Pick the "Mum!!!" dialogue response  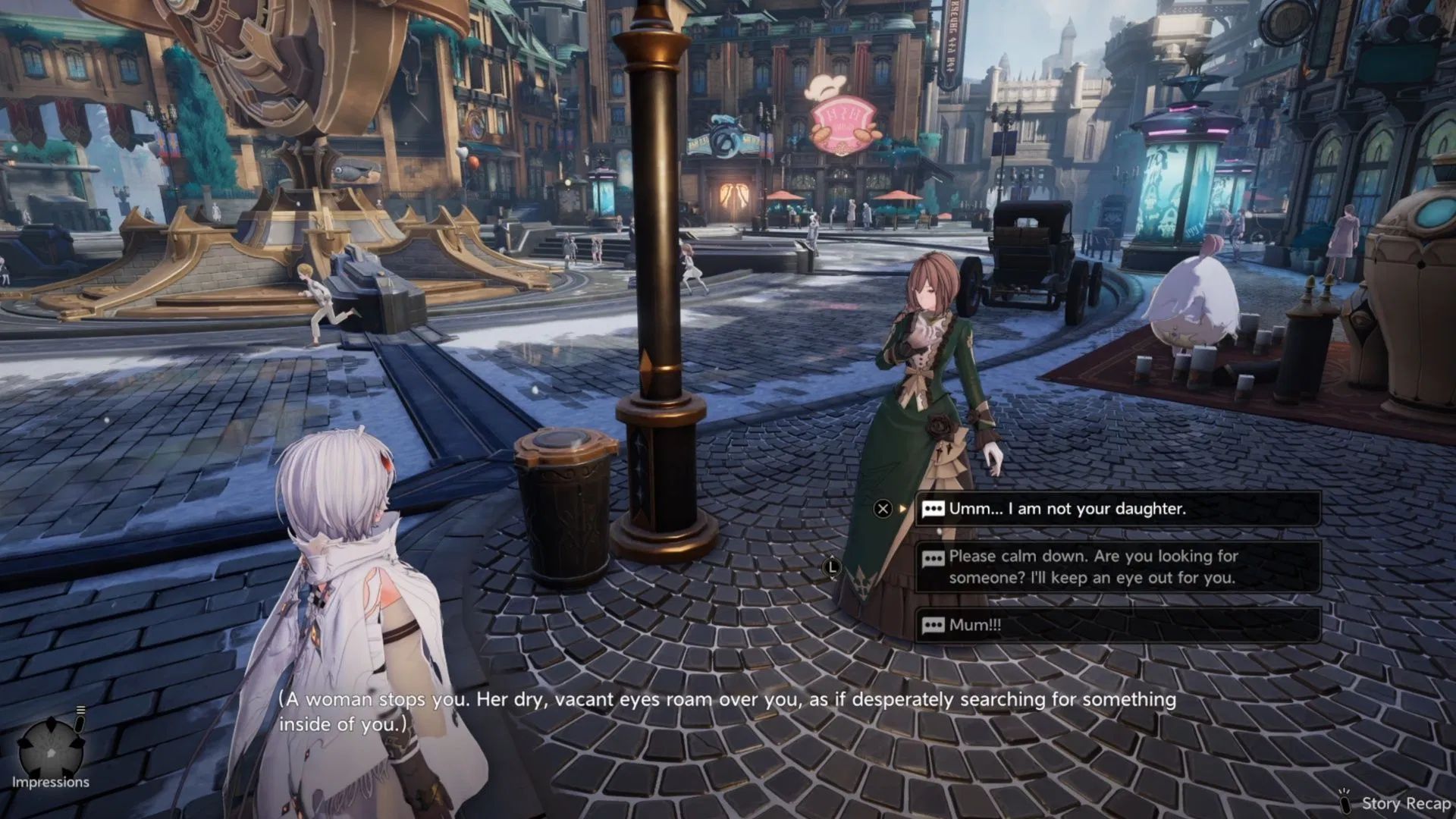[1116, 625]
